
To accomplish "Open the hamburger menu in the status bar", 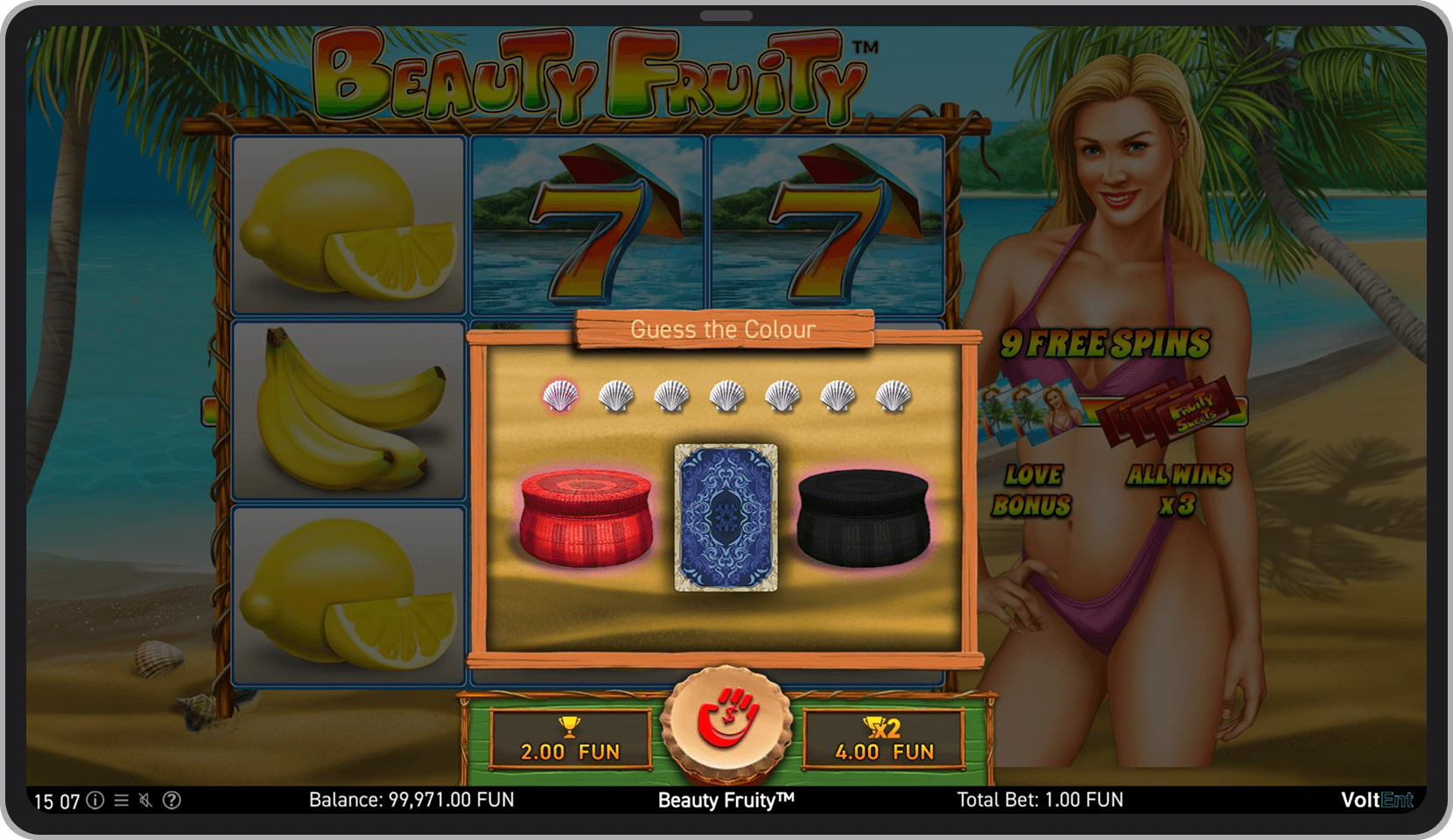I will pyautogui.click(x=122, y=801).
